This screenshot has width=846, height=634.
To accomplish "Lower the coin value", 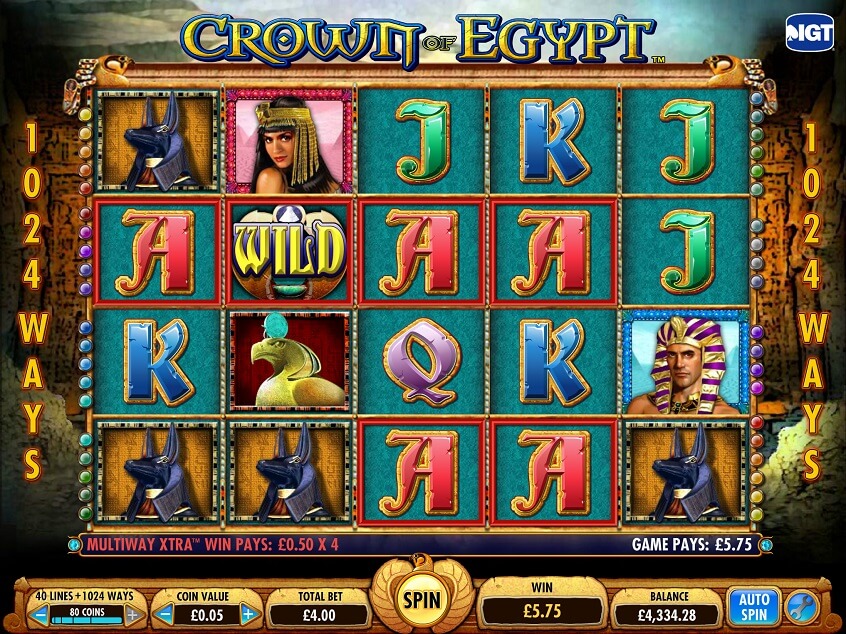I will (165, 614).
